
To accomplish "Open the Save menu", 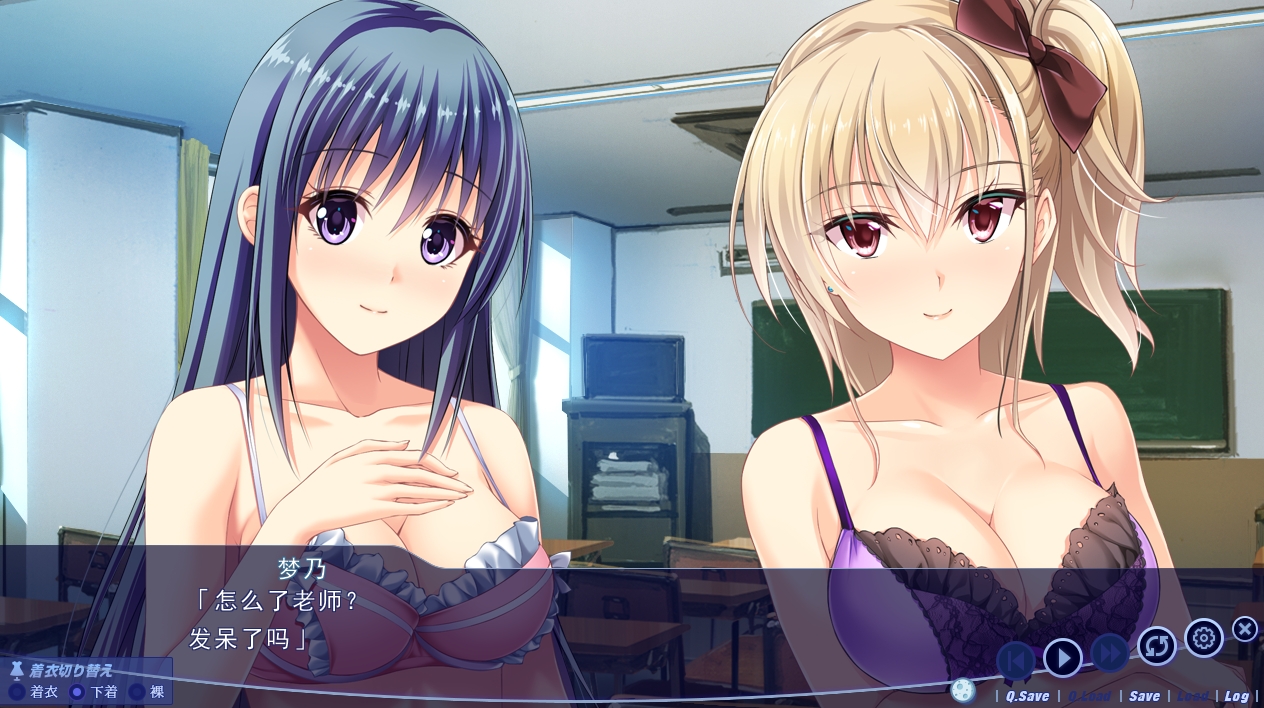I will tap(1145, 696).
